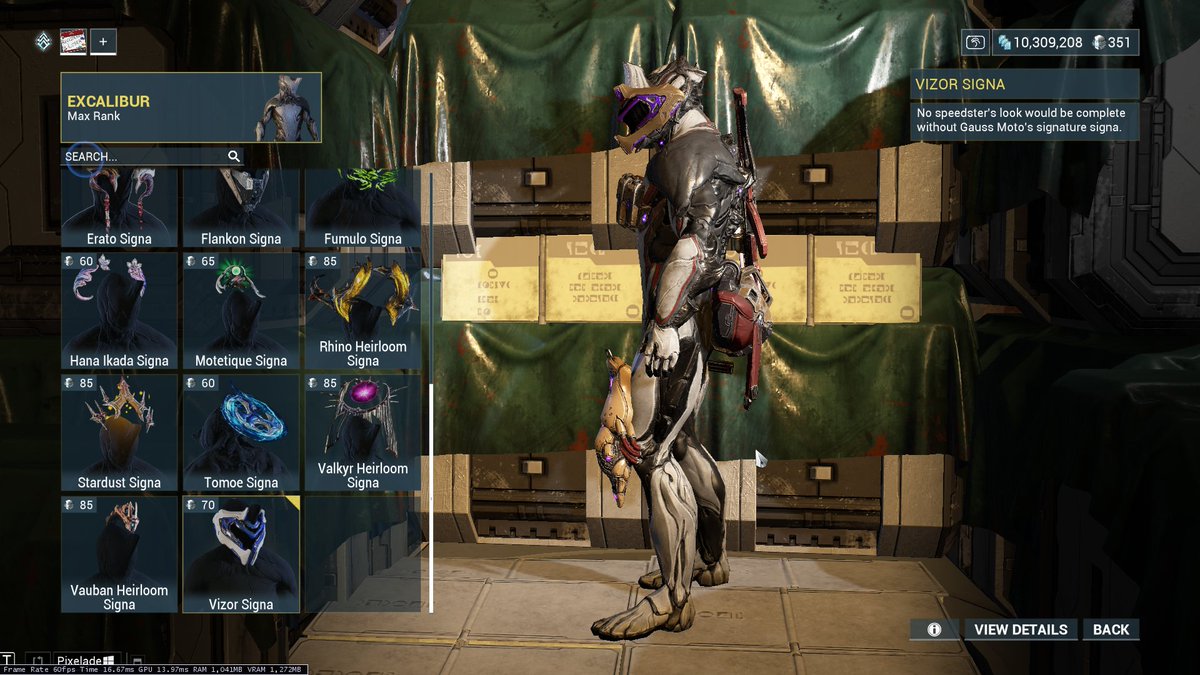1200x675 pixels.
Task: Select the Erato Signa tile
Action: coord(119,208)
